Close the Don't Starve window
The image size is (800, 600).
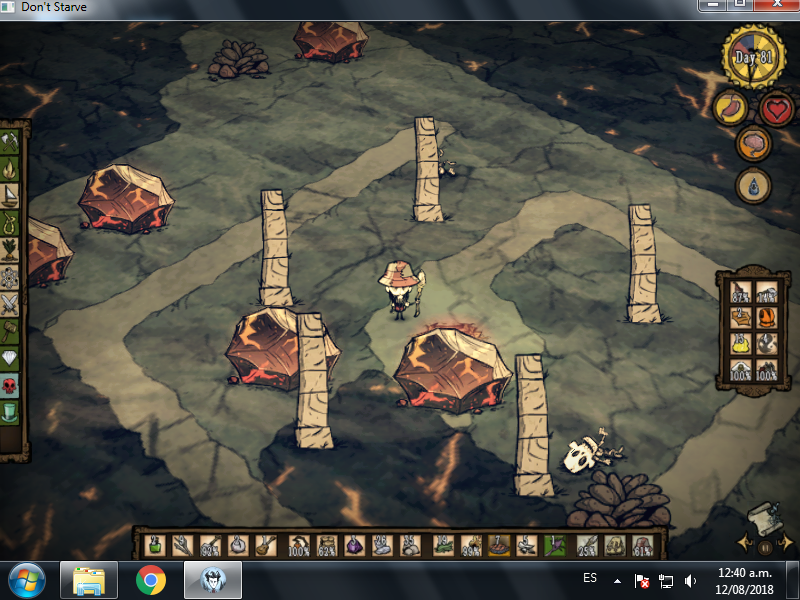click(782, 5)
